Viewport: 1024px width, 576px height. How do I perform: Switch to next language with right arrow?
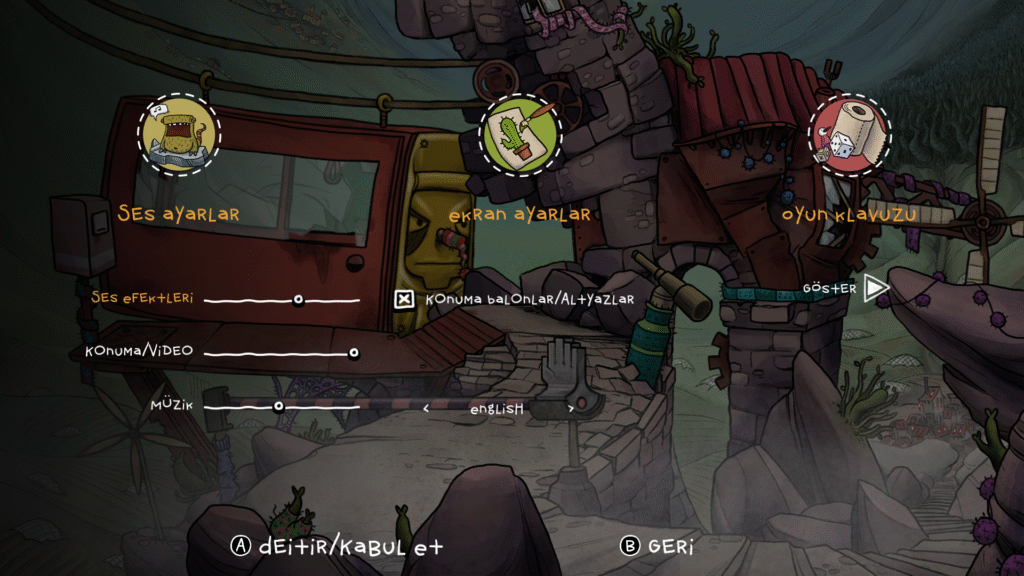coord(571,408)
